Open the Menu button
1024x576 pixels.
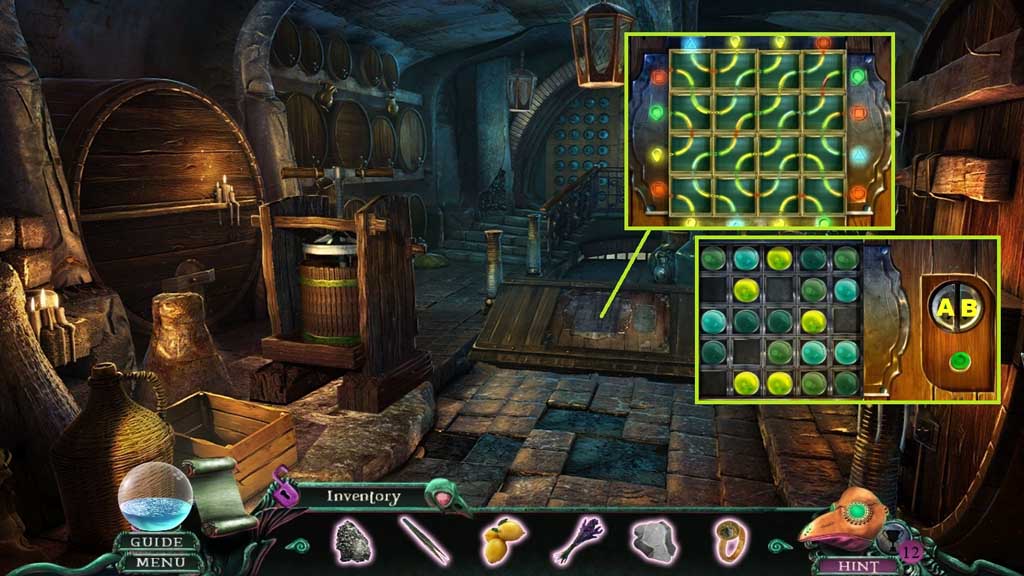click(157, 562)
